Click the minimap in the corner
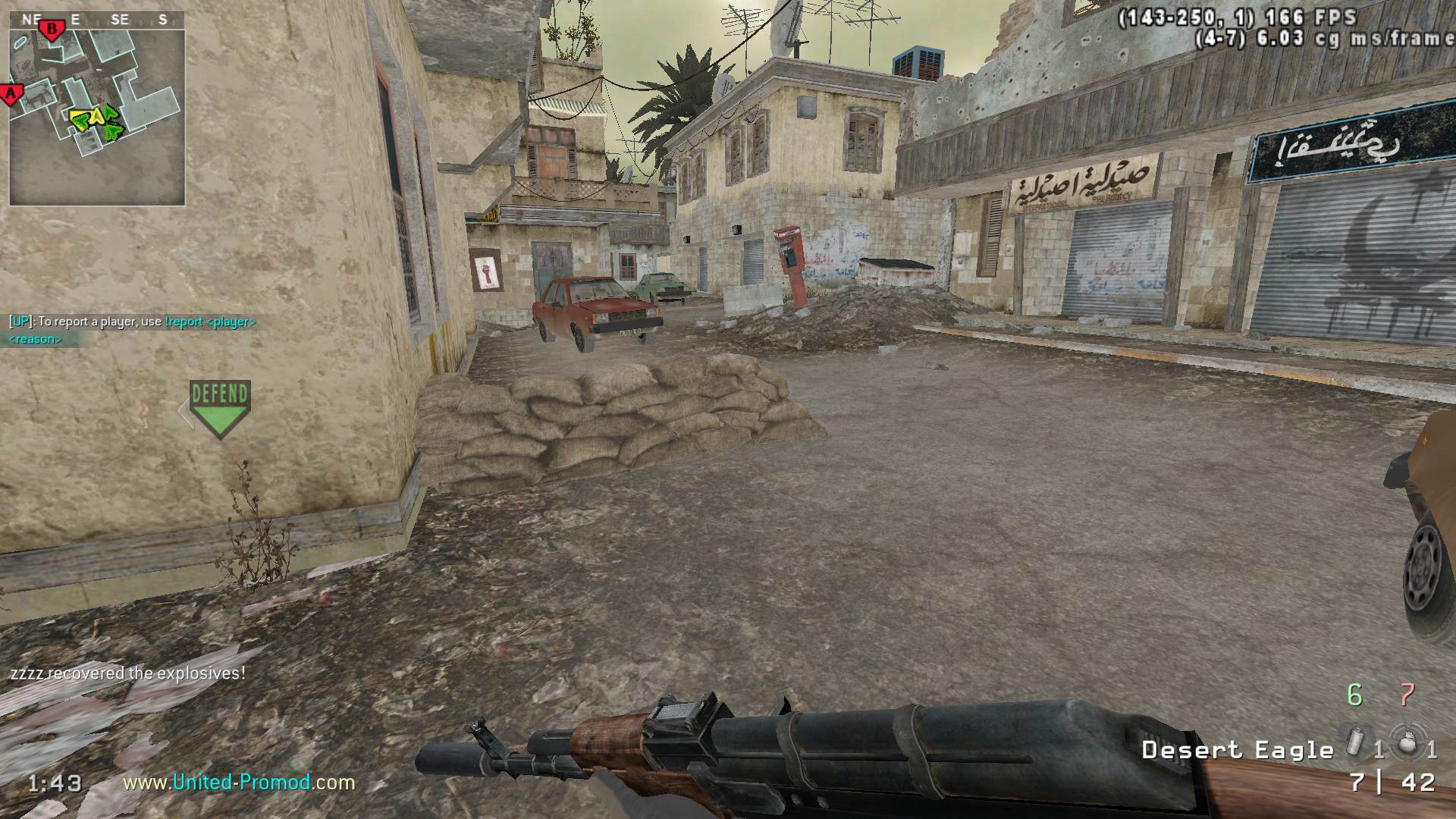Screen dimensions: 1456x819 pos(97,118)
